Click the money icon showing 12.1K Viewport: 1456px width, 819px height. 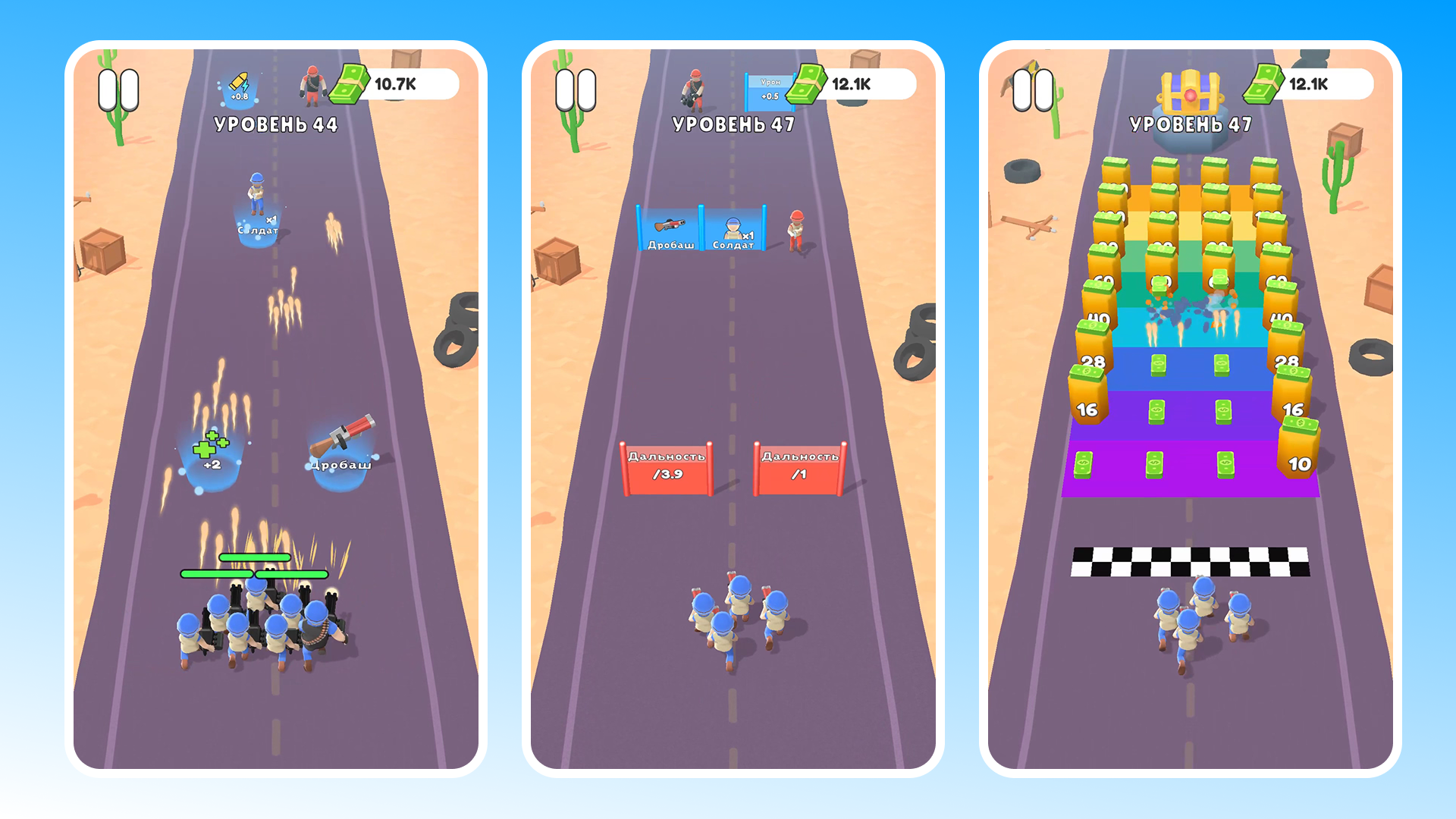[x=806, y=85]
